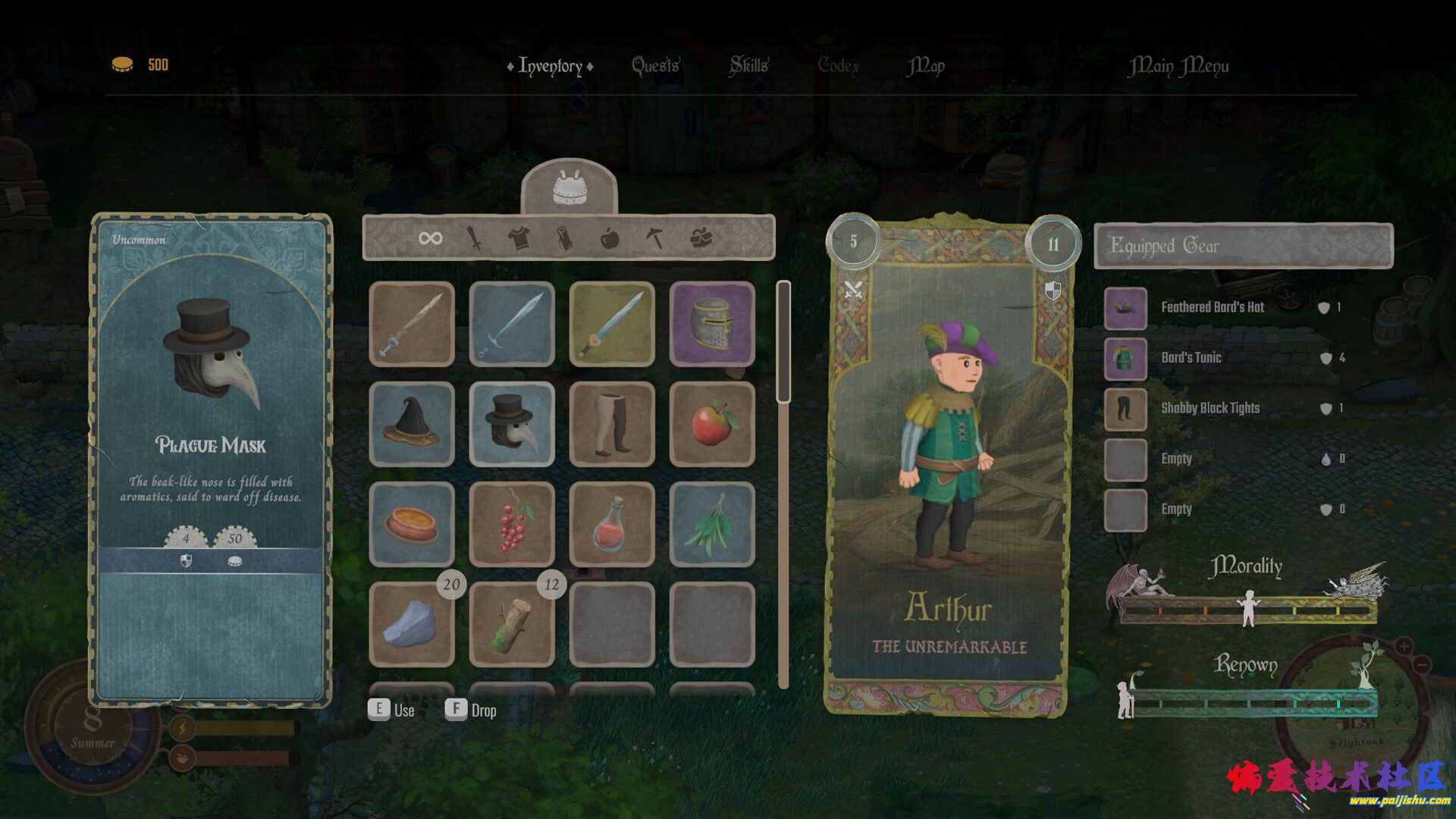Select the wood log stack of 12
Screen dimensions: 1456x819
tap(512, 624)
